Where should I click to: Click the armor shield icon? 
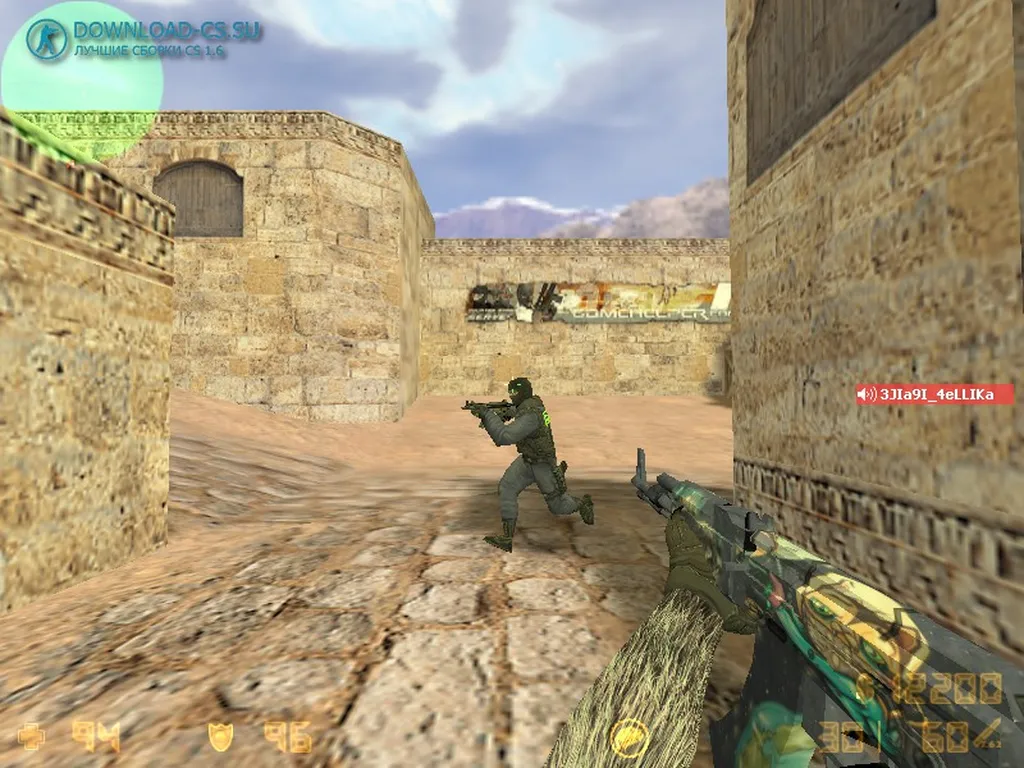click(220, 737)
